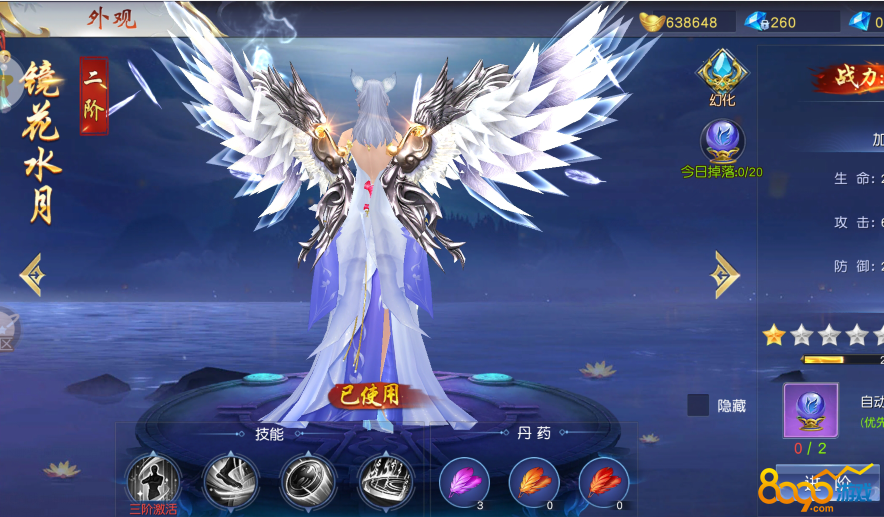Open the 外观 appearance tab
884x517 pixels.
tap(110, 18)
